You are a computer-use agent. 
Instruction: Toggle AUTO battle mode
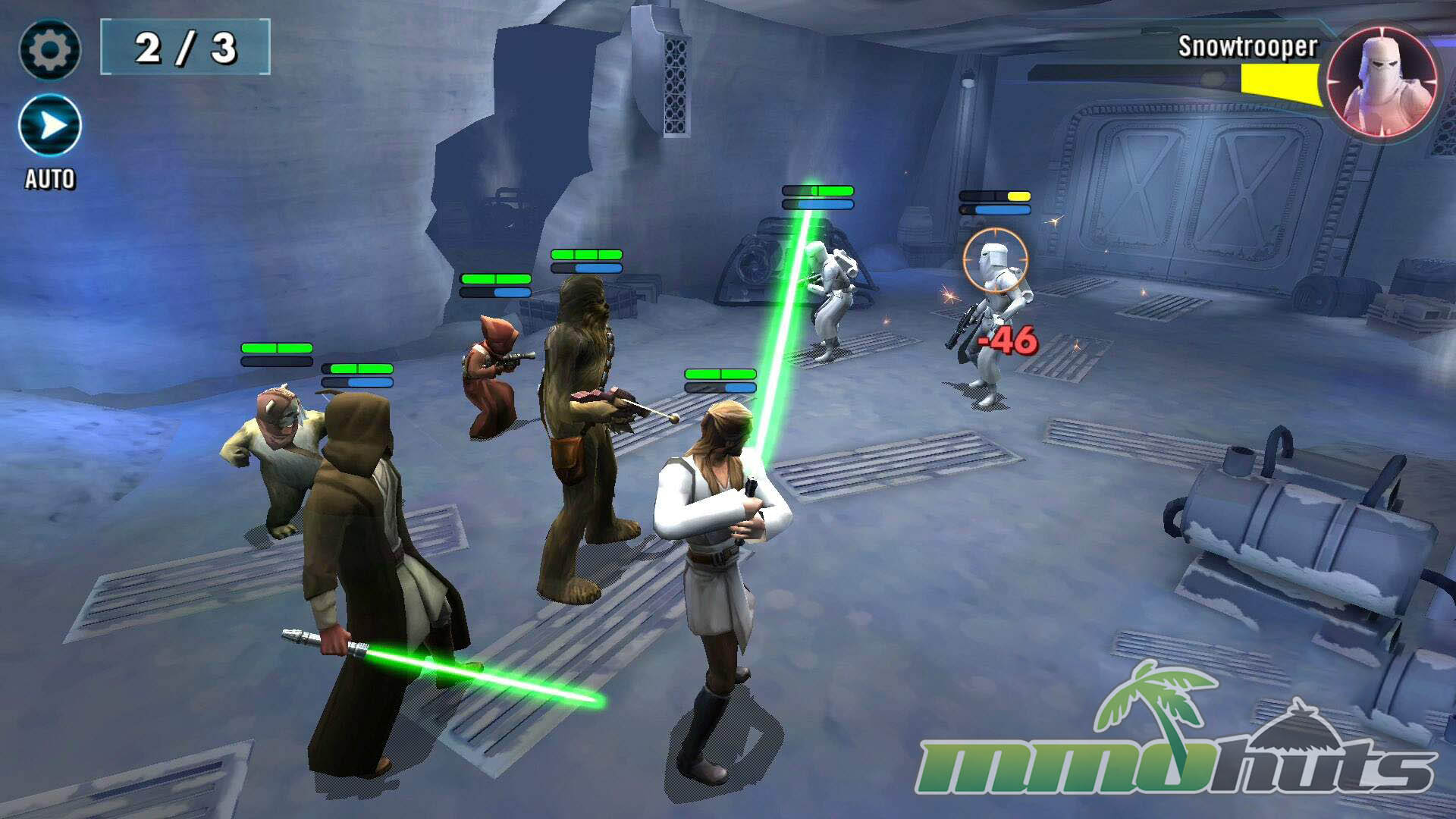(50, 126)
